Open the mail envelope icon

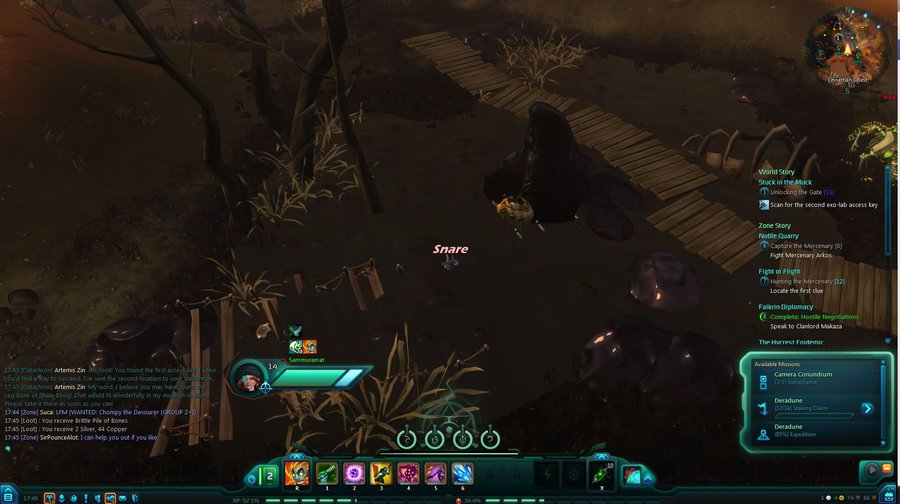(x=123, y=498)
